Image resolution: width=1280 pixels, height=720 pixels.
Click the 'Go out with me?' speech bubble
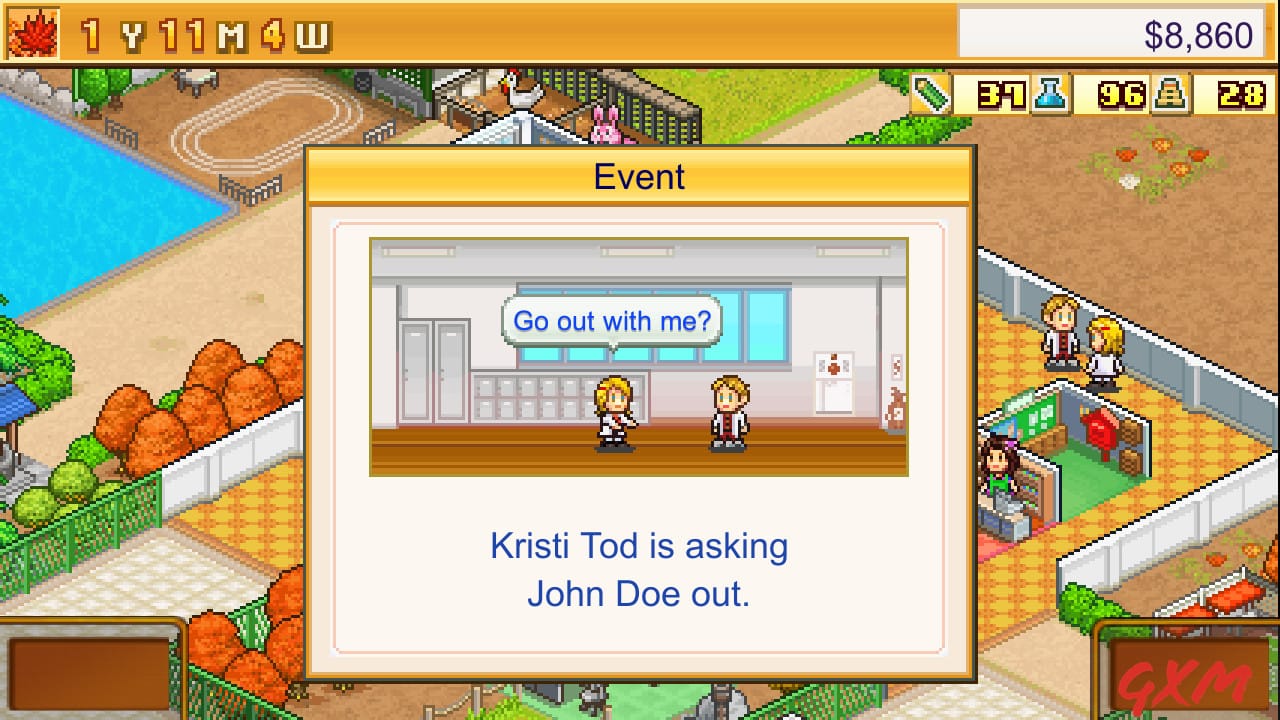coord(612,321)
